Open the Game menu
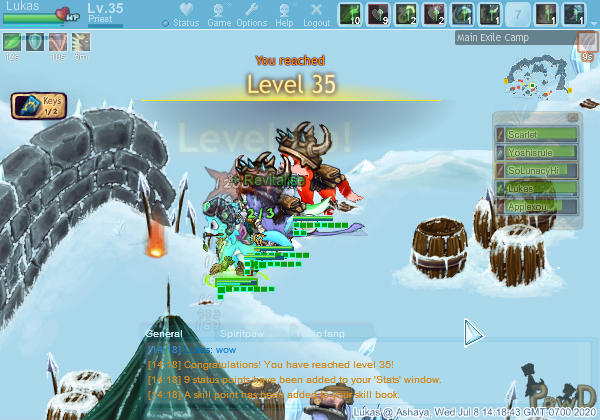Image resolution: width=600 pixels, height=420 pixels. [219, 15]
